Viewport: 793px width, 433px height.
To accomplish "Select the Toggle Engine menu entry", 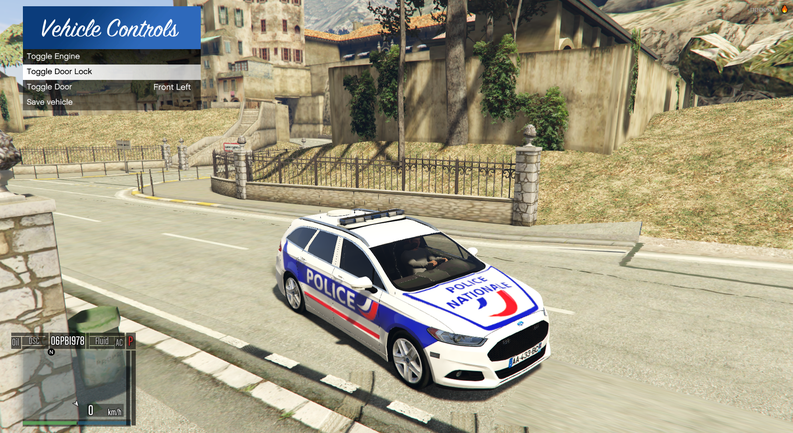I will [54, 57].
